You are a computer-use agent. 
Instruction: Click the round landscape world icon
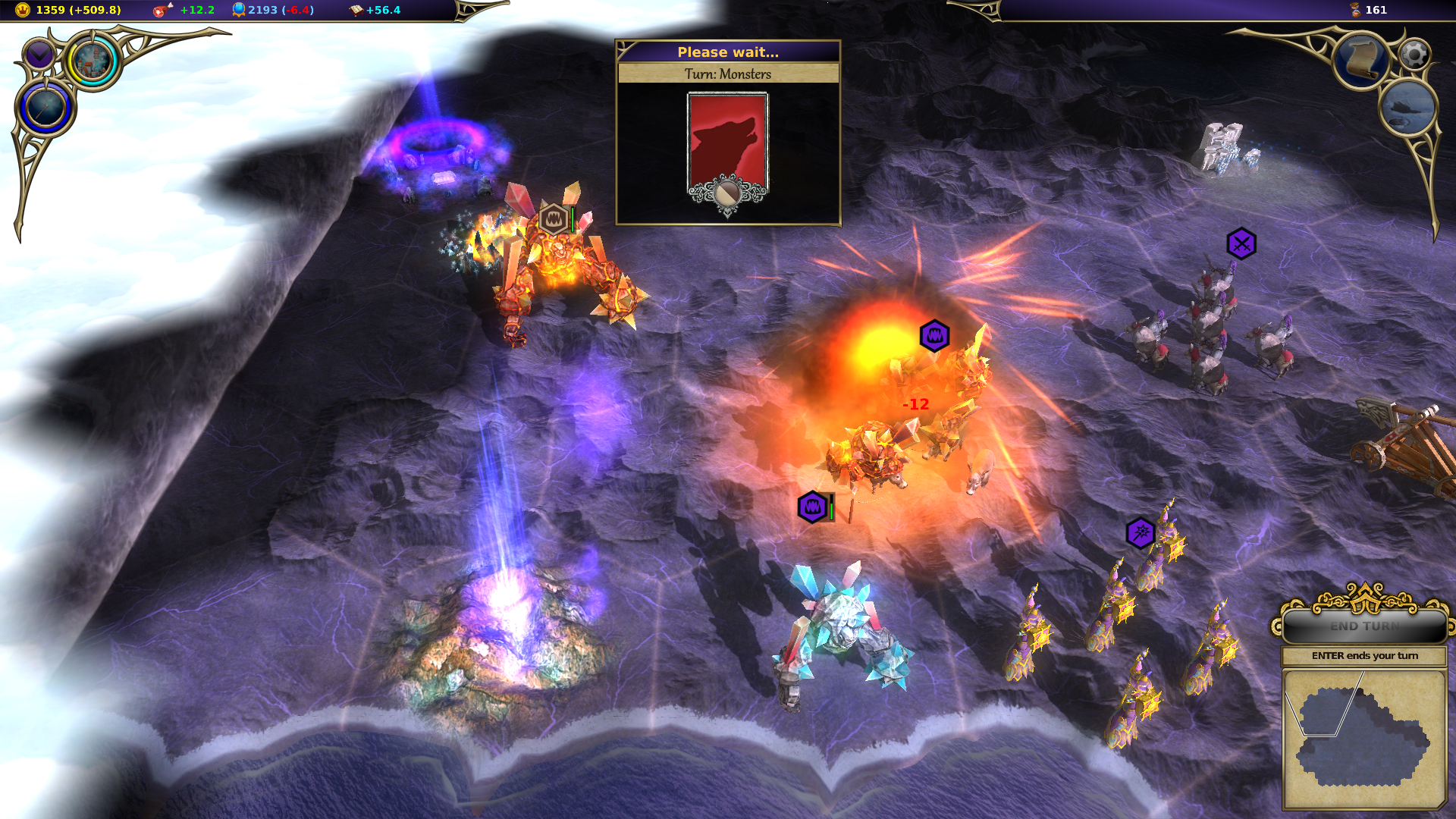coord(1407,108)
